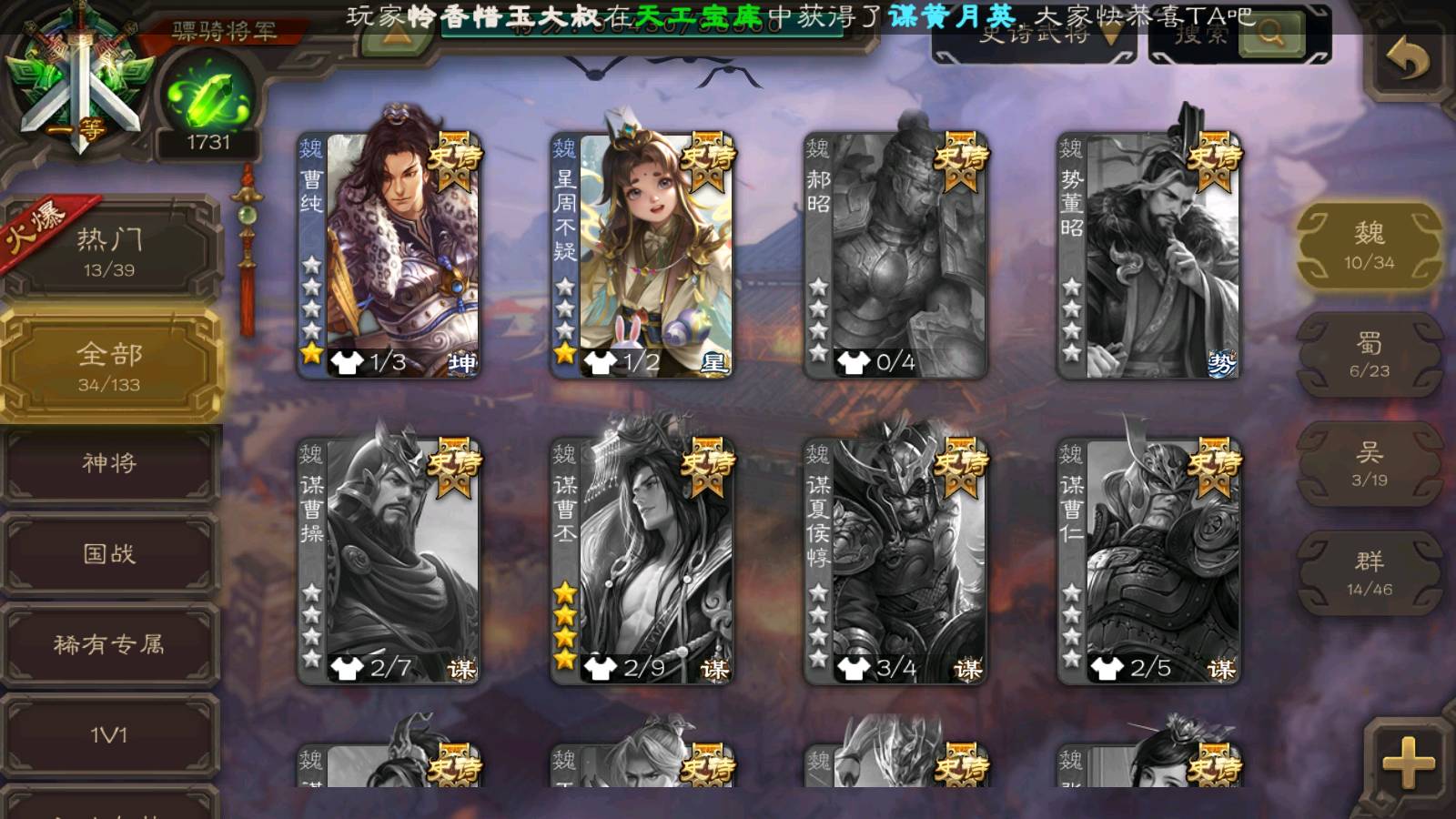Viewport: 1456px width, 819px height.
Task: Filter by 蜀 faction
Action: point(1369,355)
